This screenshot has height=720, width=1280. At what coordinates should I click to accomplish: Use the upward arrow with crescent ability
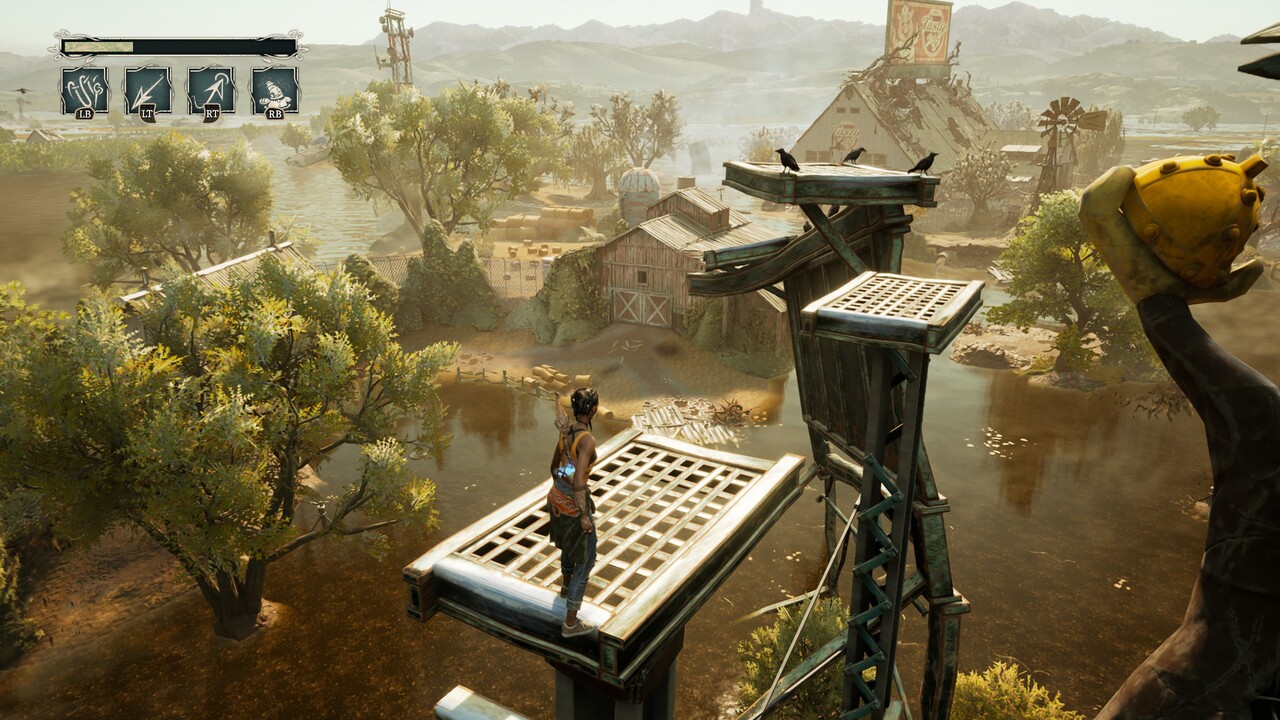tap(211, 91)
